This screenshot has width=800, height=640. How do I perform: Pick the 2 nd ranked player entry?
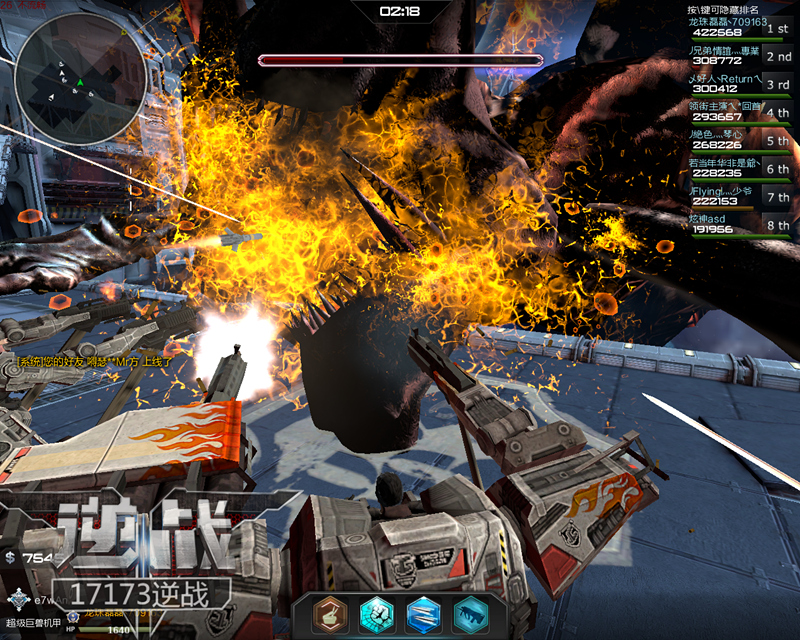tap(740, 55)
